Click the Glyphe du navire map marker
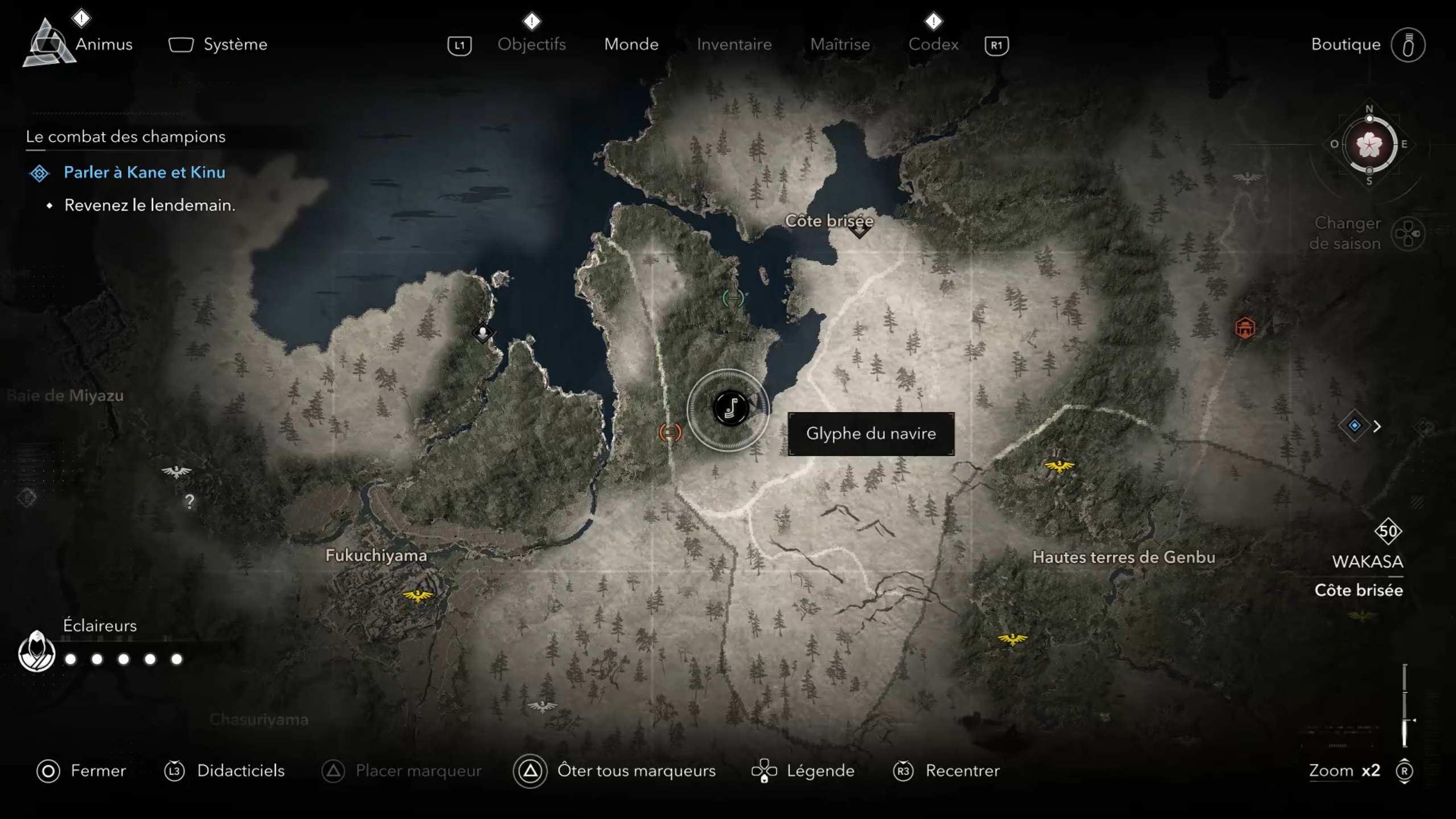This screenshot has width=1456, height=819. (x=731, y=408)
